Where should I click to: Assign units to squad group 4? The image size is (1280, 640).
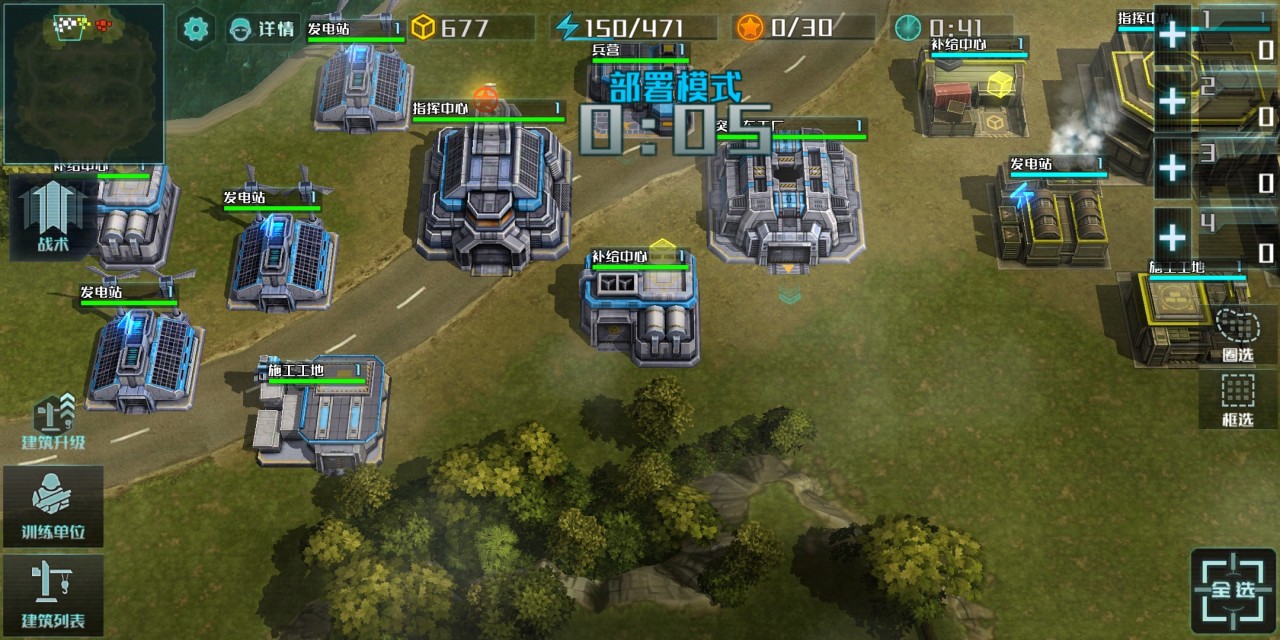tap(1173, 238)
